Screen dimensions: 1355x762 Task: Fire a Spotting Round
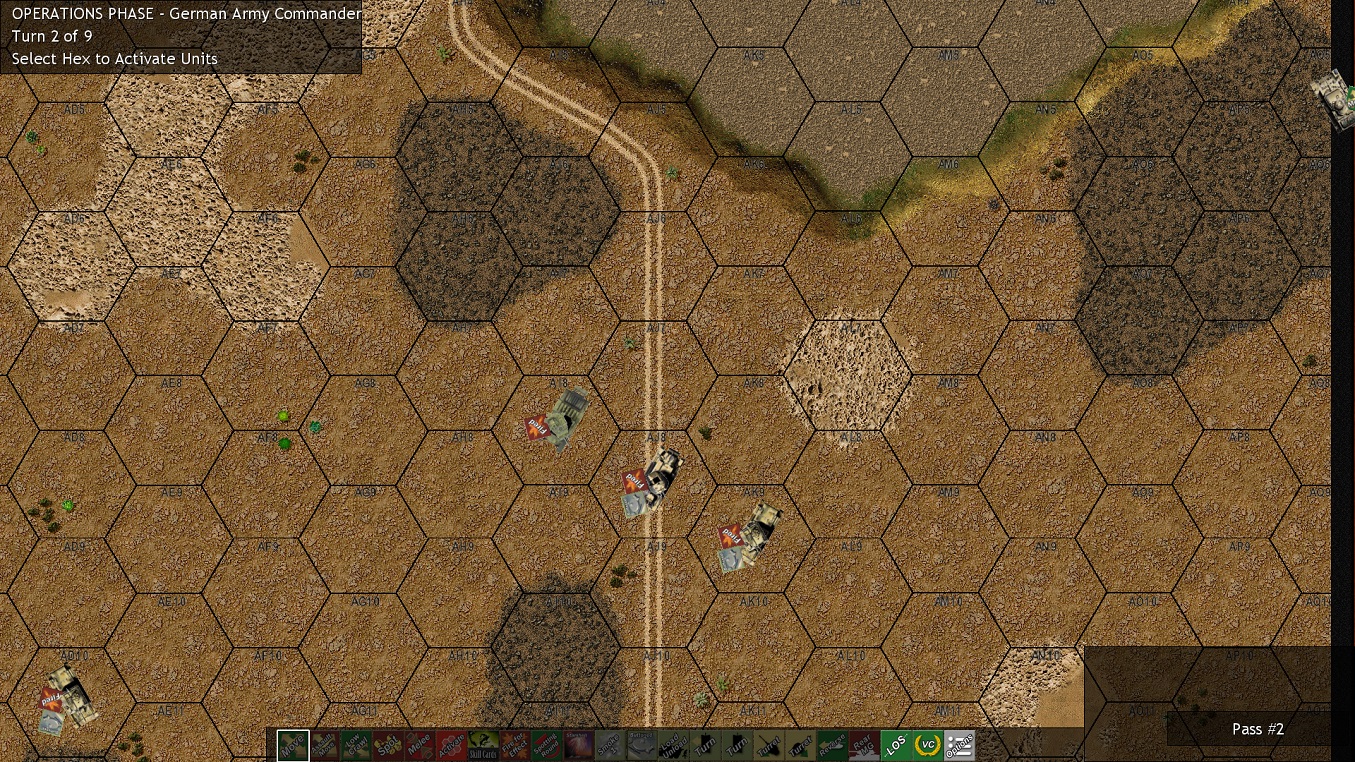pyautogui.click(x=547, y=745)
